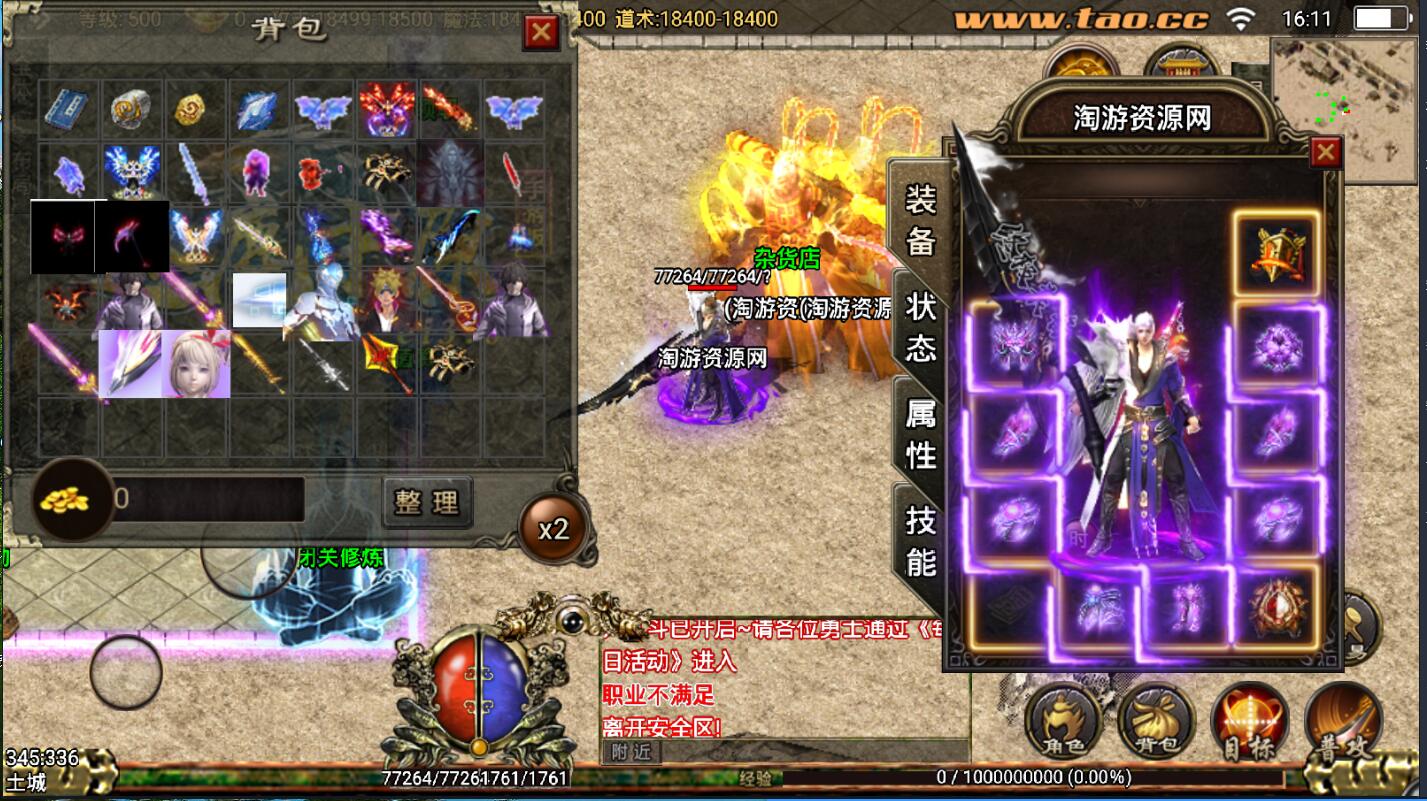Open the 状态 status tab
Screen dimensions: 1427x801
[920, 326]
